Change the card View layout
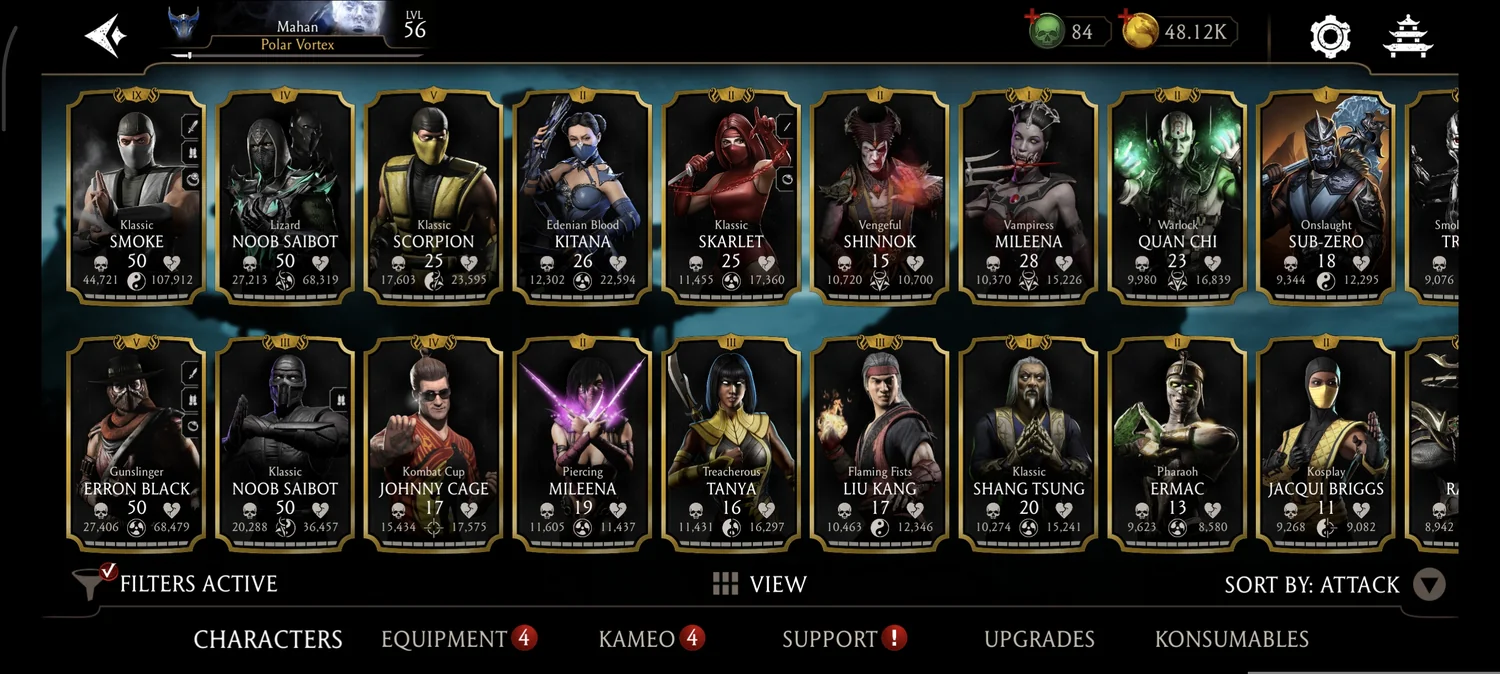Screen dimensions: 1500x674 (x=760, y=584)
